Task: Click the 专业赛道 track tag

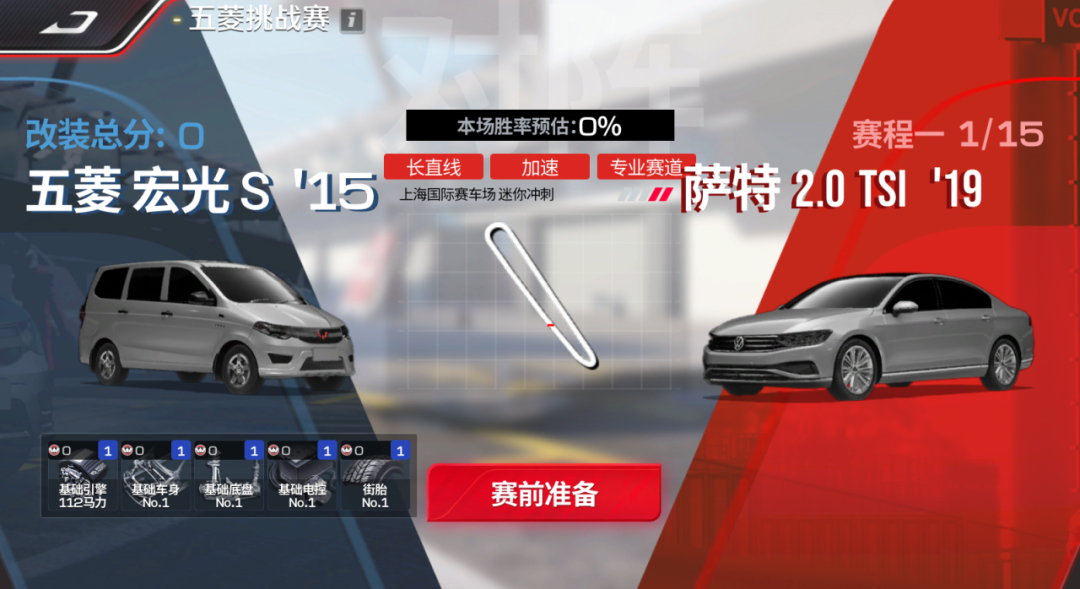Action: tap(646, 167)
